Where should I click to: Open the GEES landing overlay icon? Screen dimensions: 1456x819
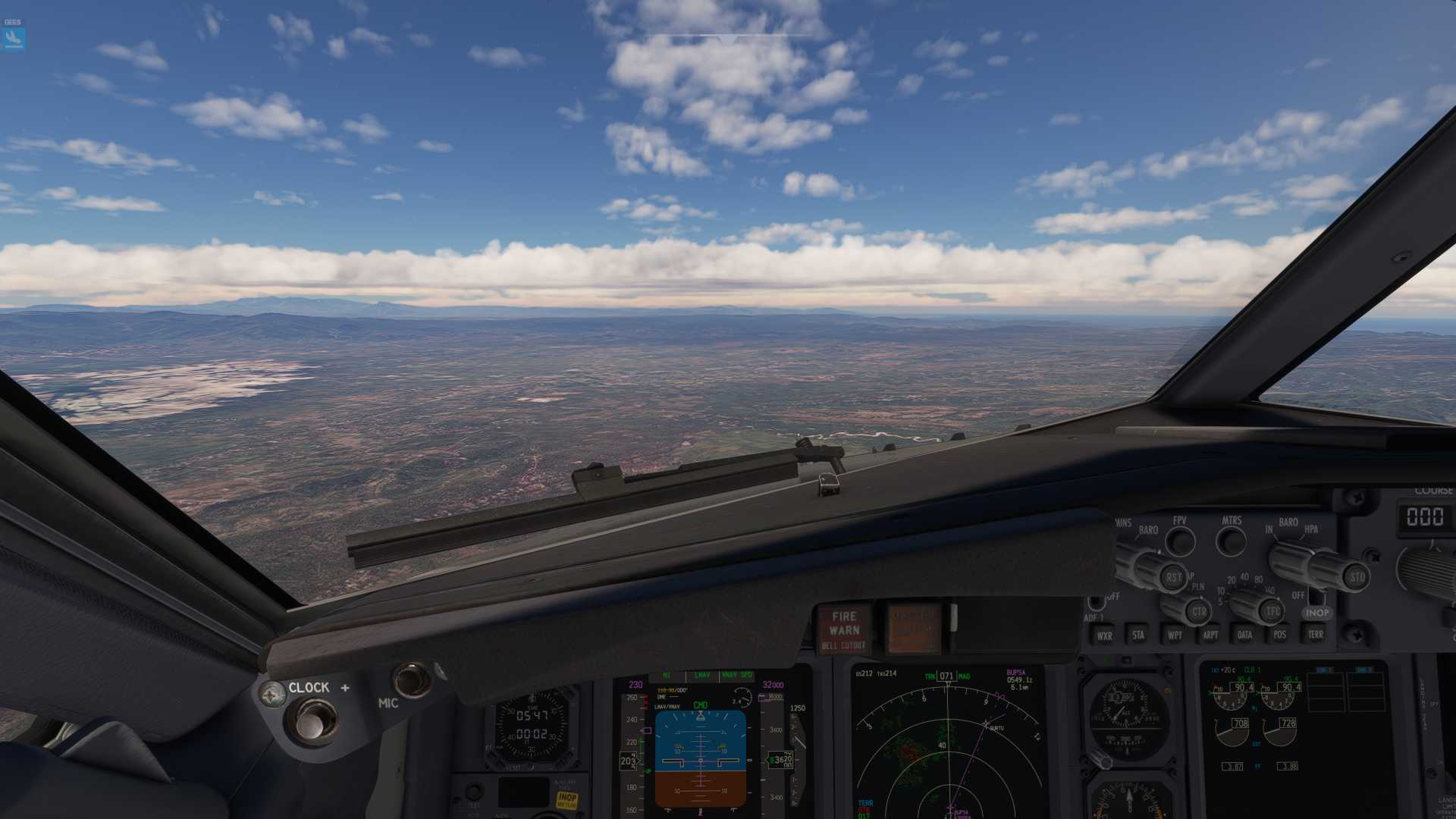pos(13,38)
